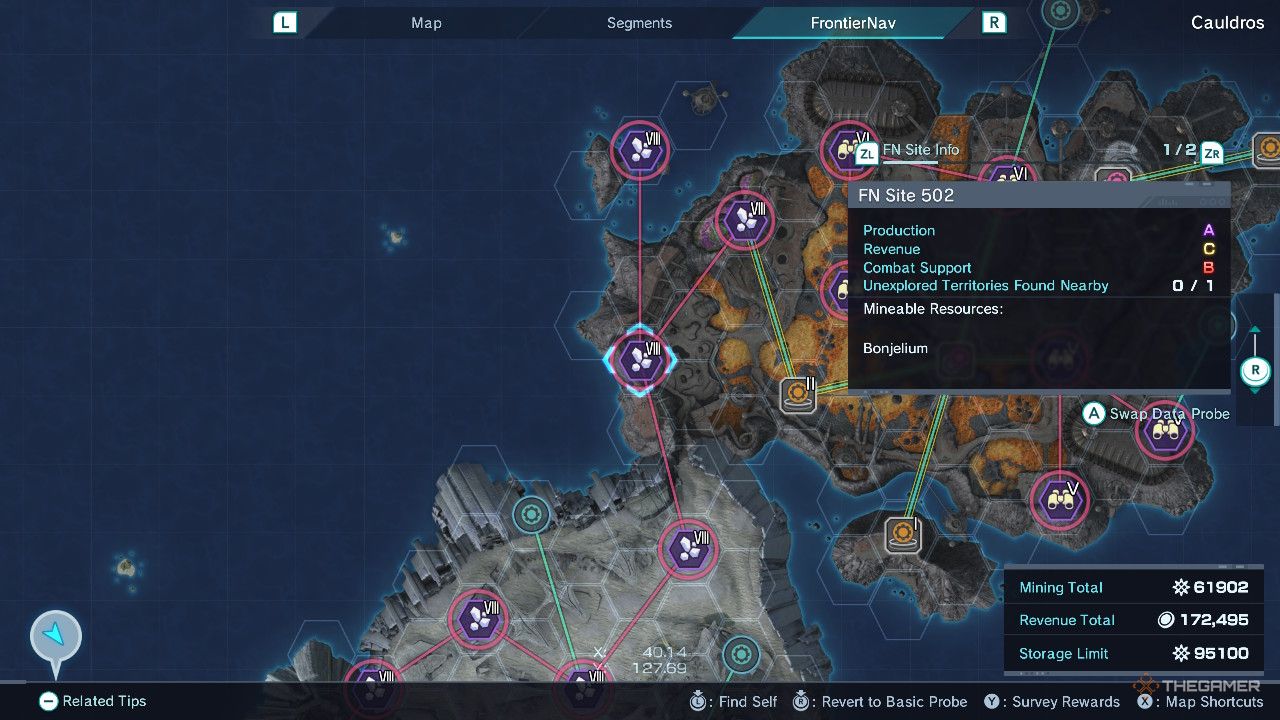Select the storage probe icon near map center
This screenshot has height=720, width=1280.
797,393
